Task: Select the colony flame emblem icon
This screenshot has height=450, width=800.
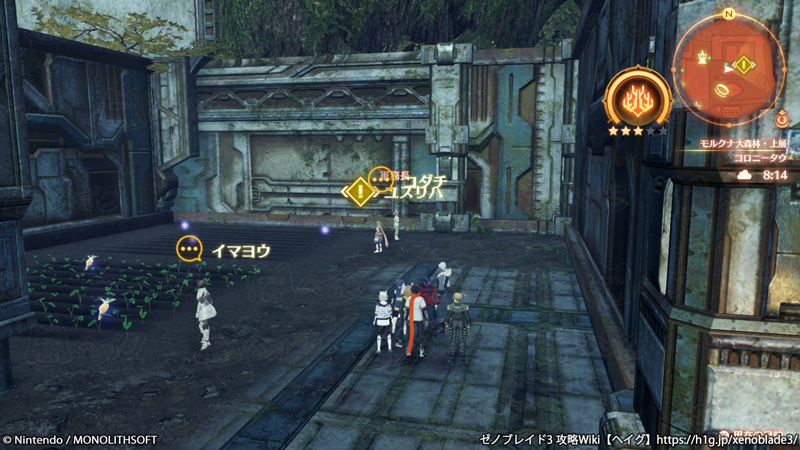Action: 637,99
